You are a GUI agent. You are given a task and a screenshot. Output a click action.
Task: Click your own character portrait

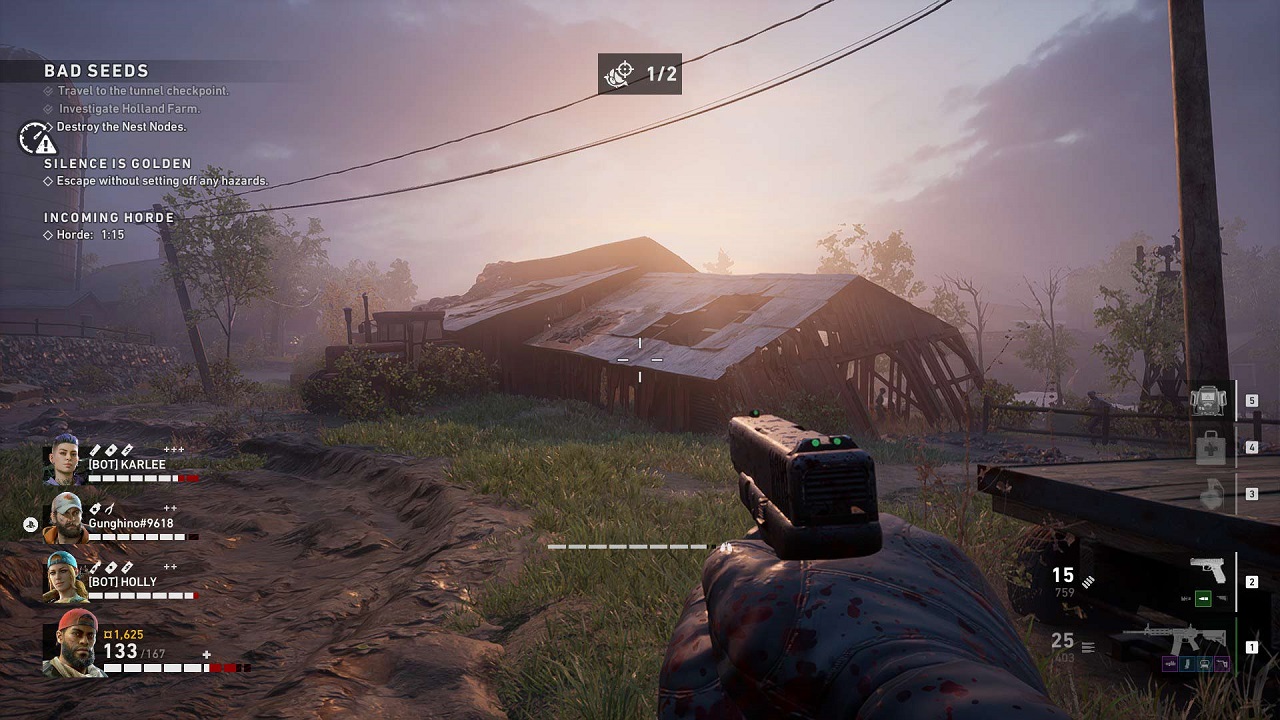(75, 643)
